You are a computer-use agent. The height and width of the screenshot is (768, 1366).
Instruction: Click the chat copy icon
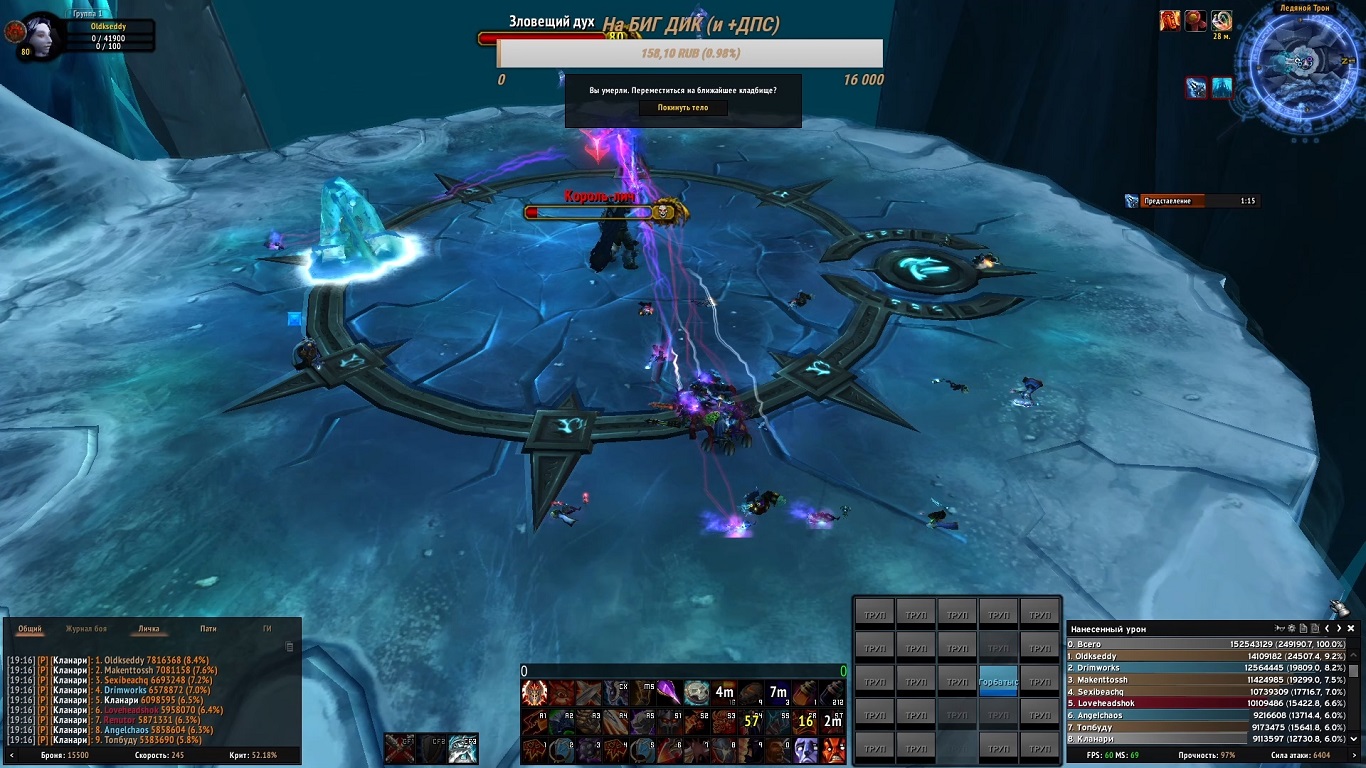click(290, 647)
